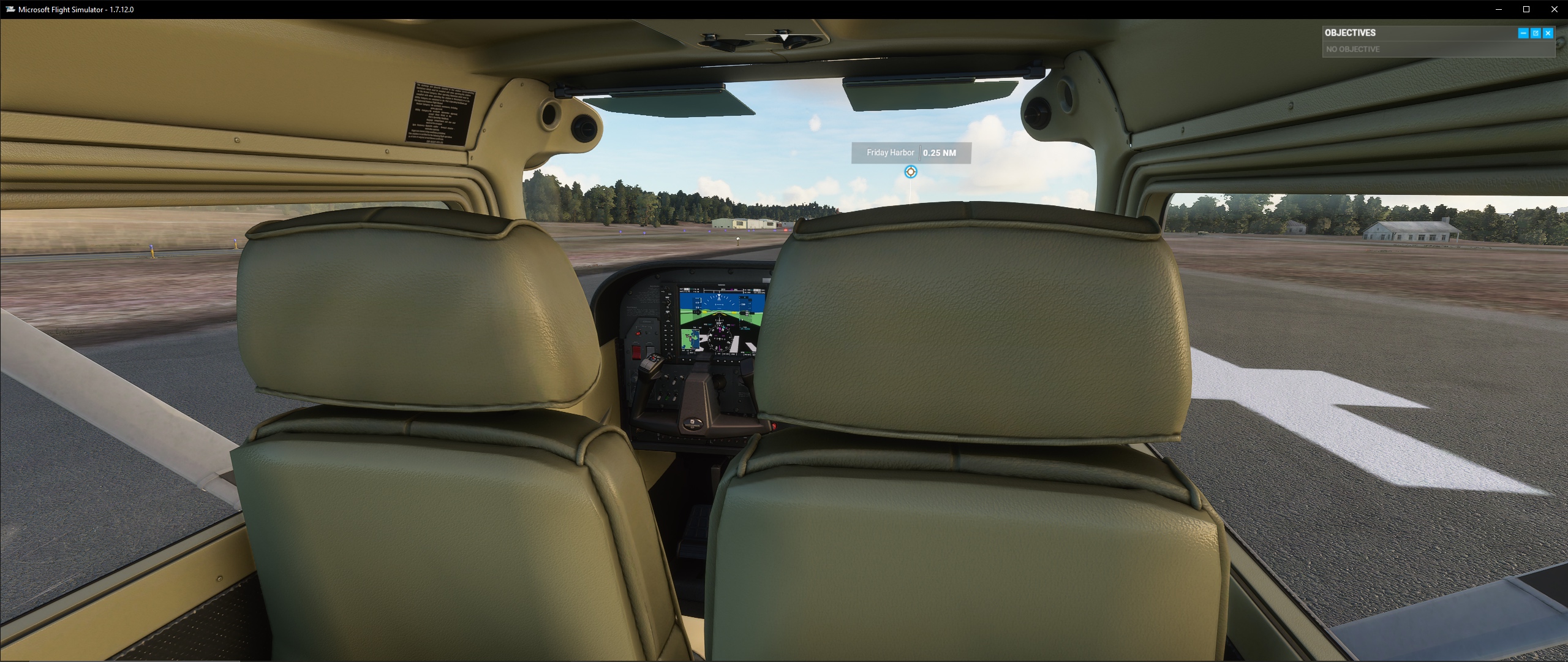Click the NAV volume knob on the left bezel
Image resolution: width=1568 pixels, height=662 pixels.
point(668,289)
